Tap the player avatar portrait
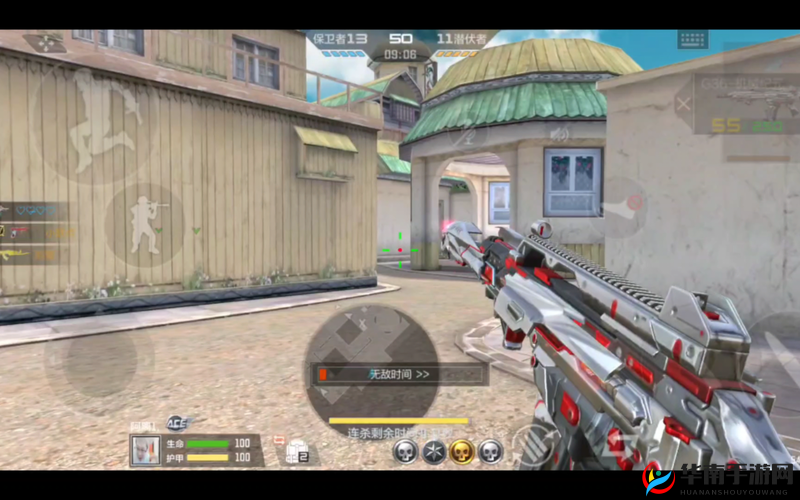The height and width of the screenshot is (500, 800). coord(144,450)
